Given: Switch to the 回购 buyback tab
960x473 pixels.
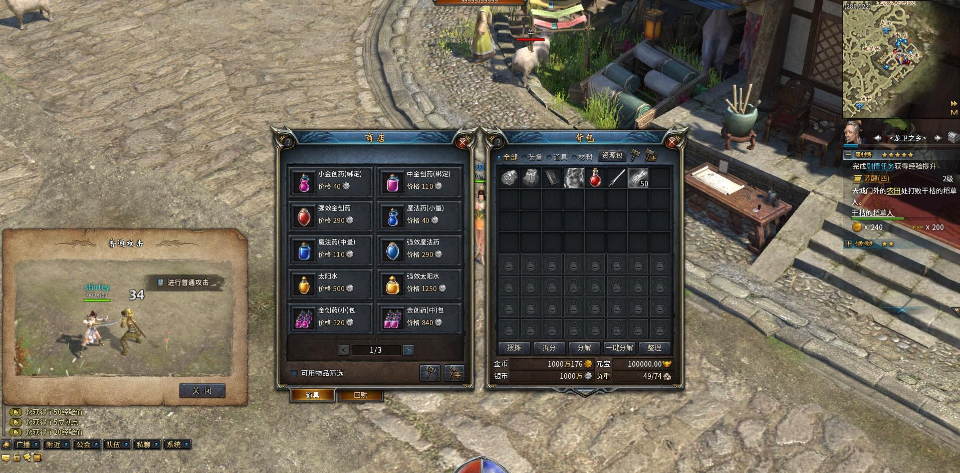Looking at the screenshot, I should [x=358, y=395].
